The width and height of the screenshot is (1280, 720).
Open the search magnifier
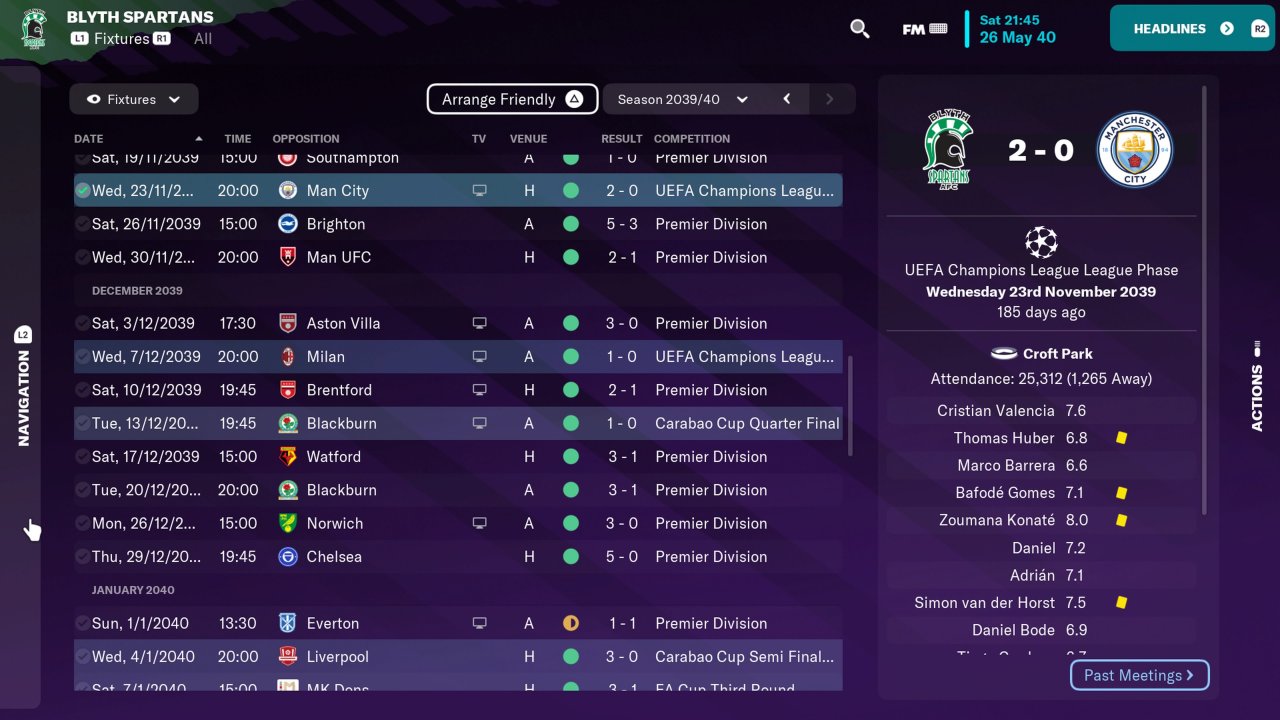(859, 29)
